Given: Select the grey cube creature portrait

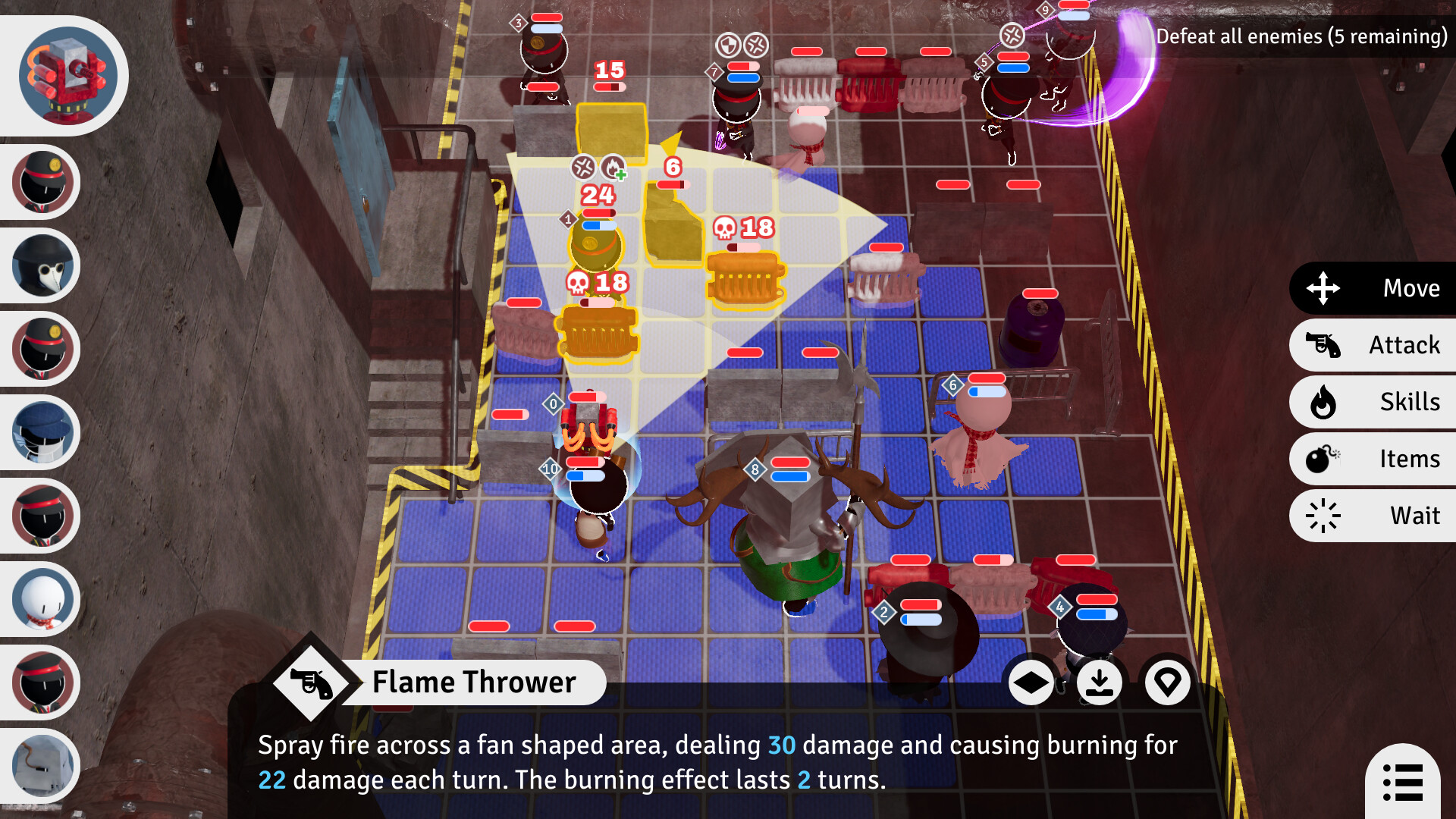Looking at the screenshot, I should coord(43,766).
